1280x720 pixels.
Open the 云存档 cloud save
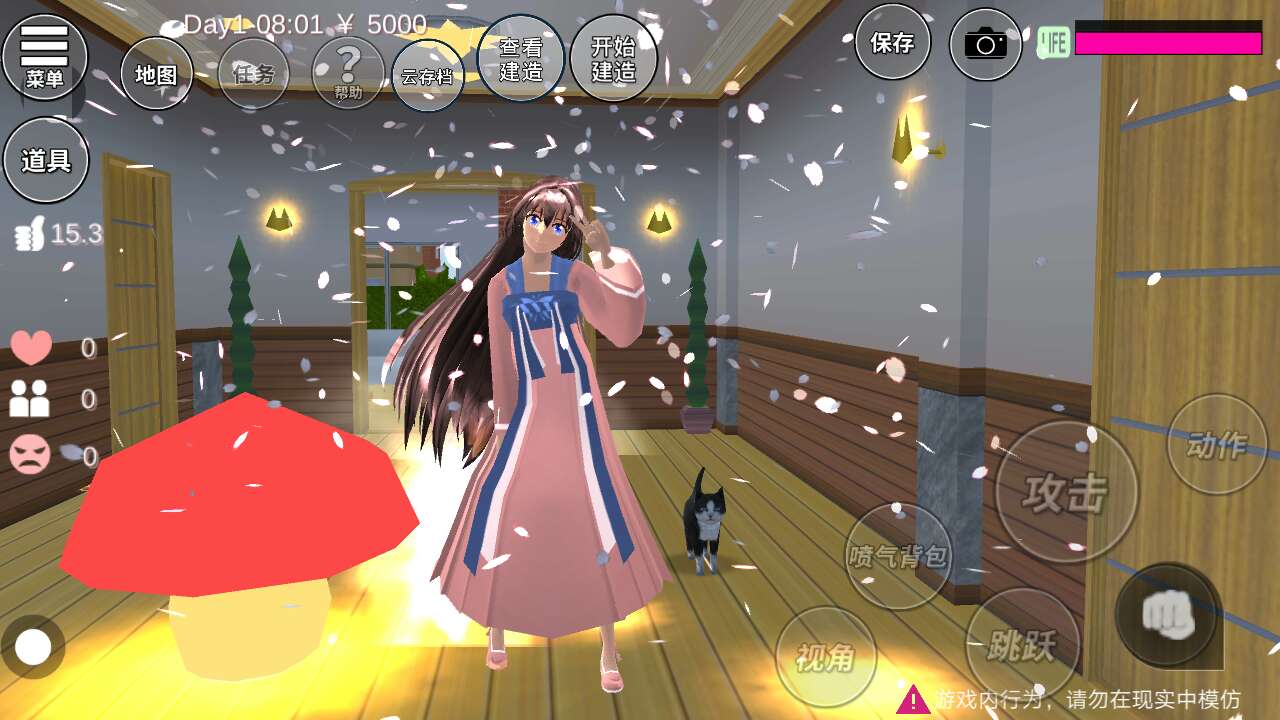427,76
